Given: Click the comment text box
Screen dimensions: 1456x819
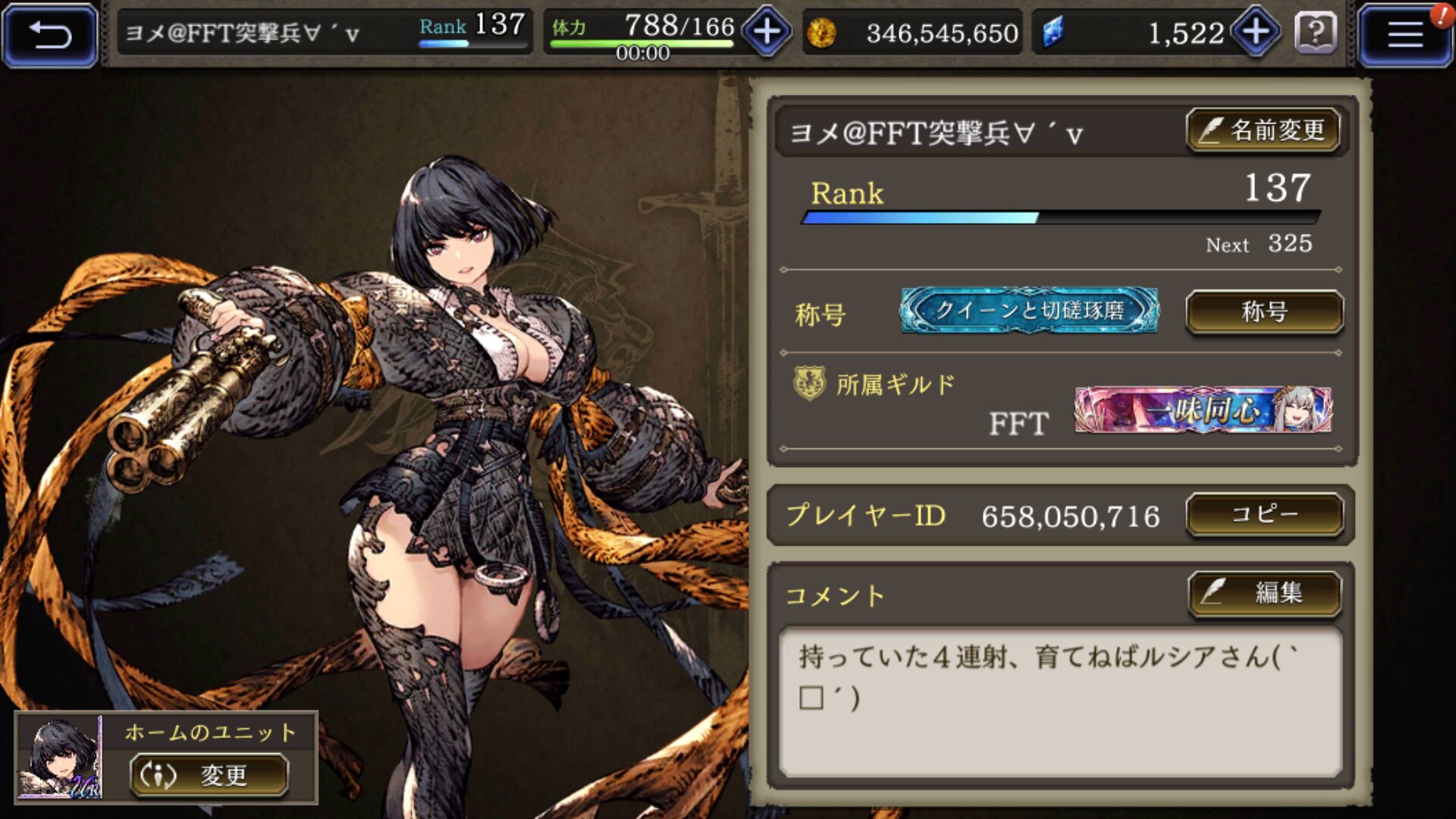Looking at the screenshot, I should tap(1060, 700).
